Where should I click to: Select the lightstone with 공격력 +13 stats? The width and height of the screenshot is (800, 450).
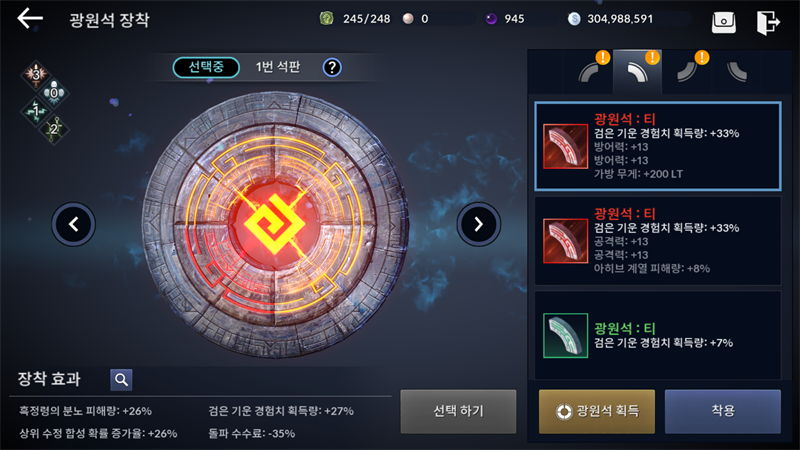click(657, 241)
